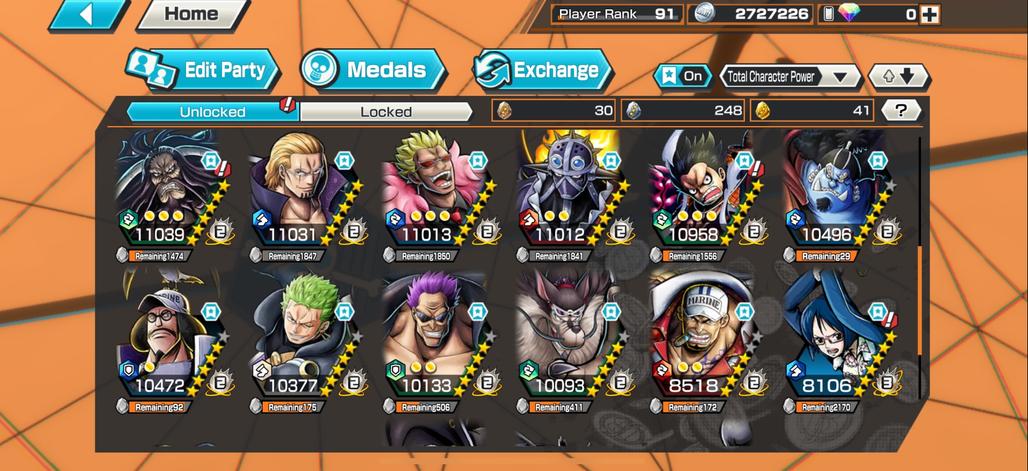The image size is (1028, 471).
Task: Go back with the arrow button
Action: click(x=88, y=14)
